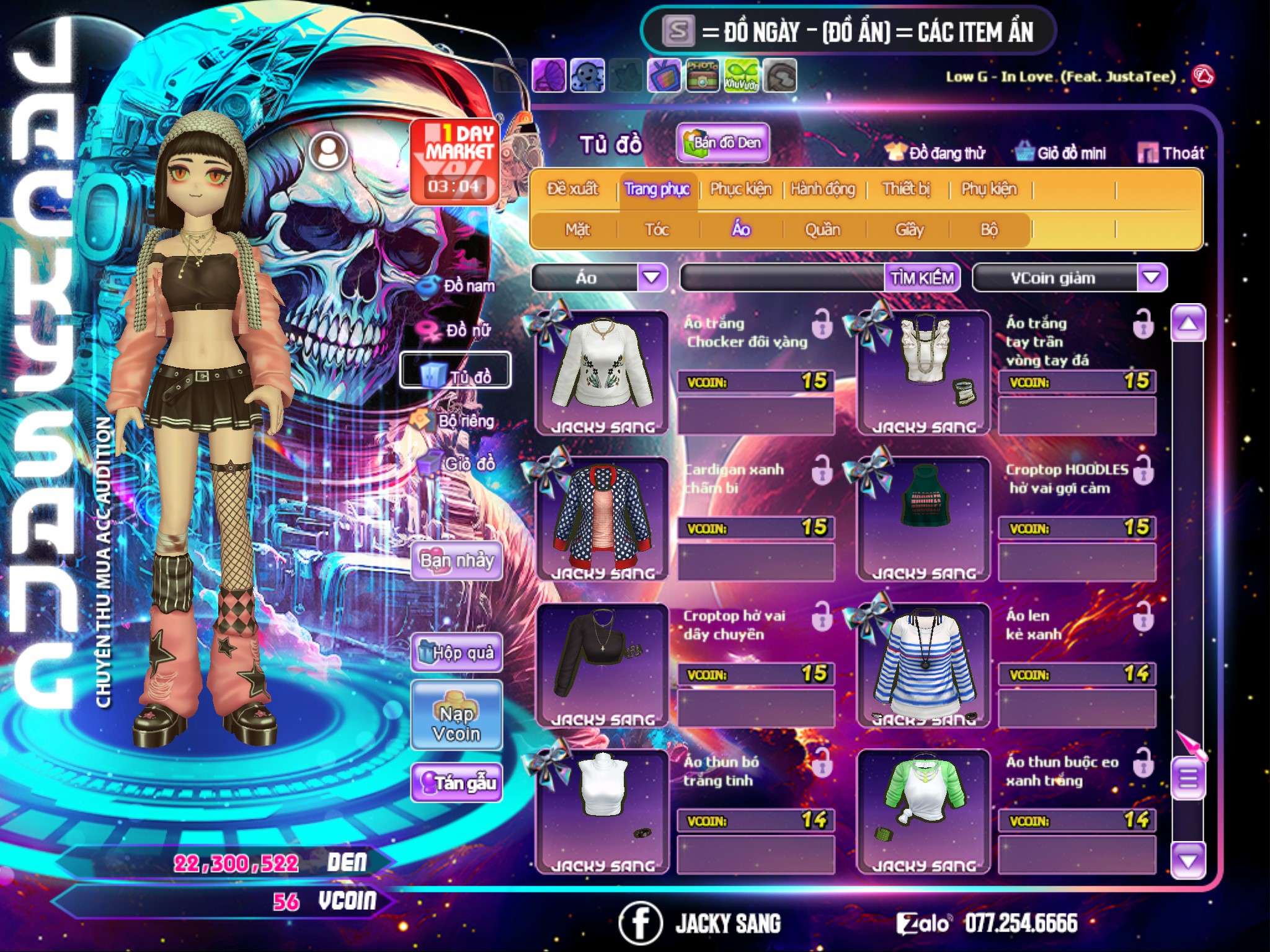Image resolution: width=1270 pixels, height=952 pixels.
Task: Switch to the Hành động tab
Action: [823, 189]
